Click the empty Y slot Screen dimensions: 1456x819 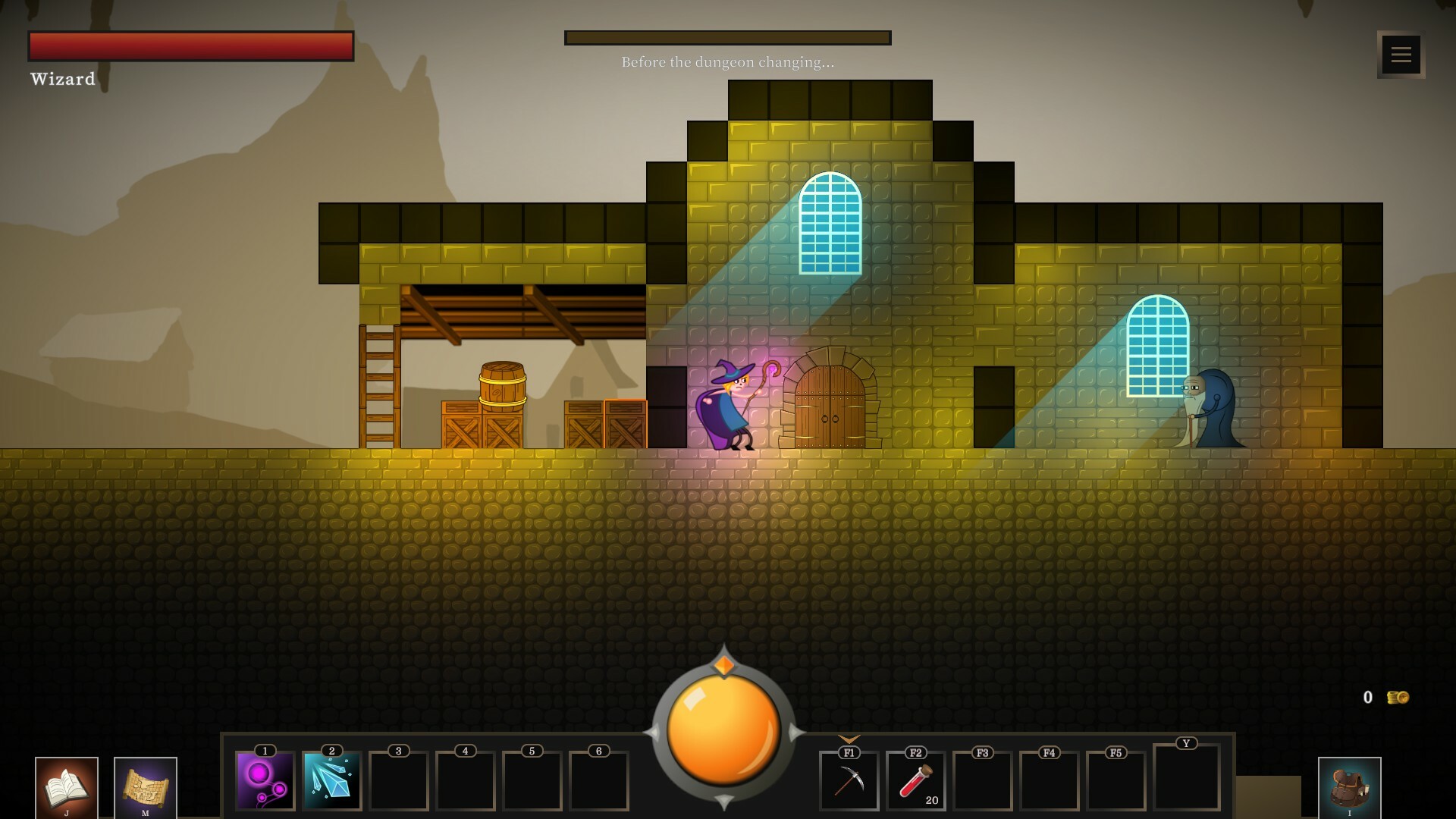1188,777
